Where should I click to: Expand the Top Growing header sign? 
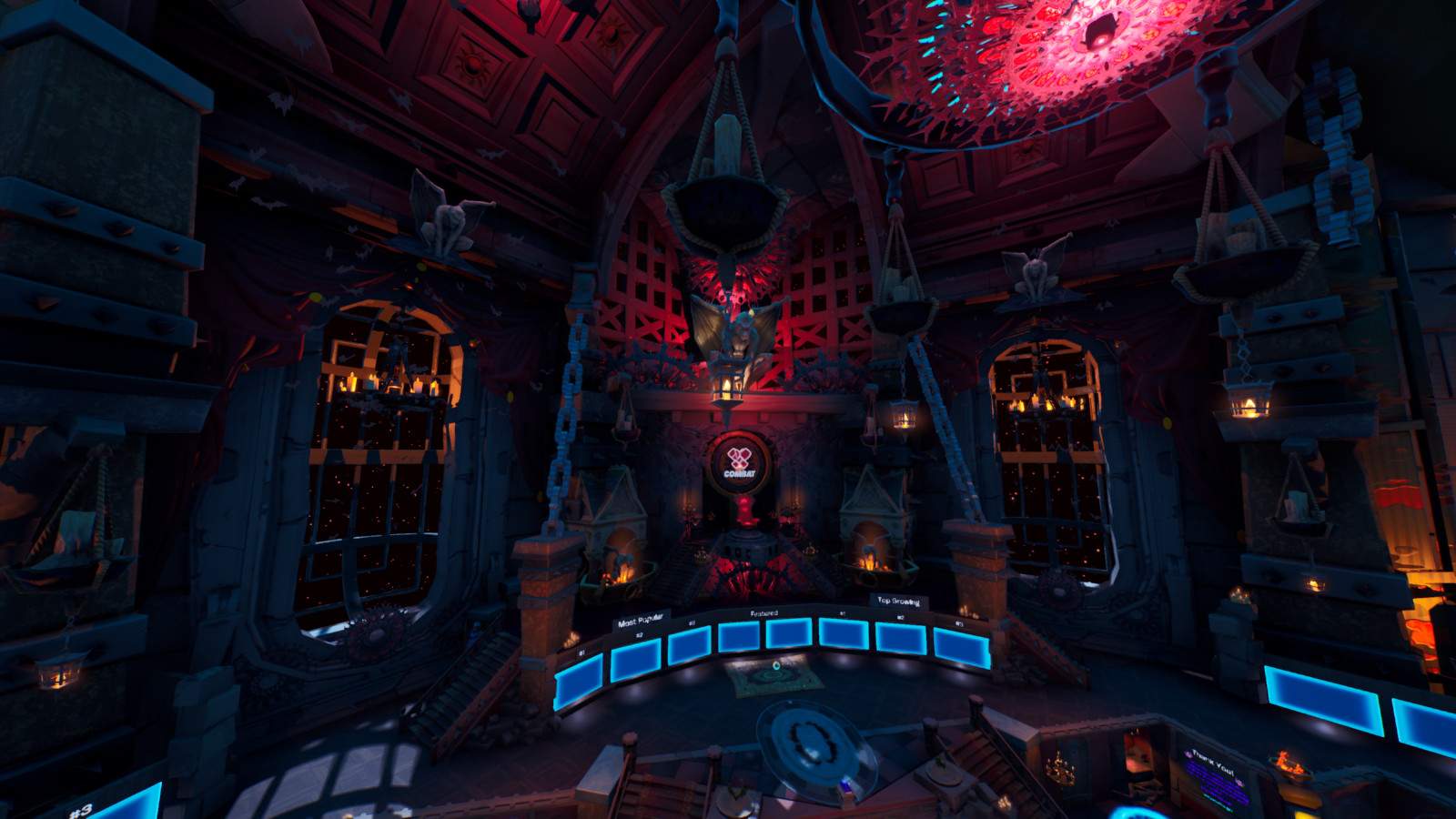pyautogui.click(x=899, y=601)
